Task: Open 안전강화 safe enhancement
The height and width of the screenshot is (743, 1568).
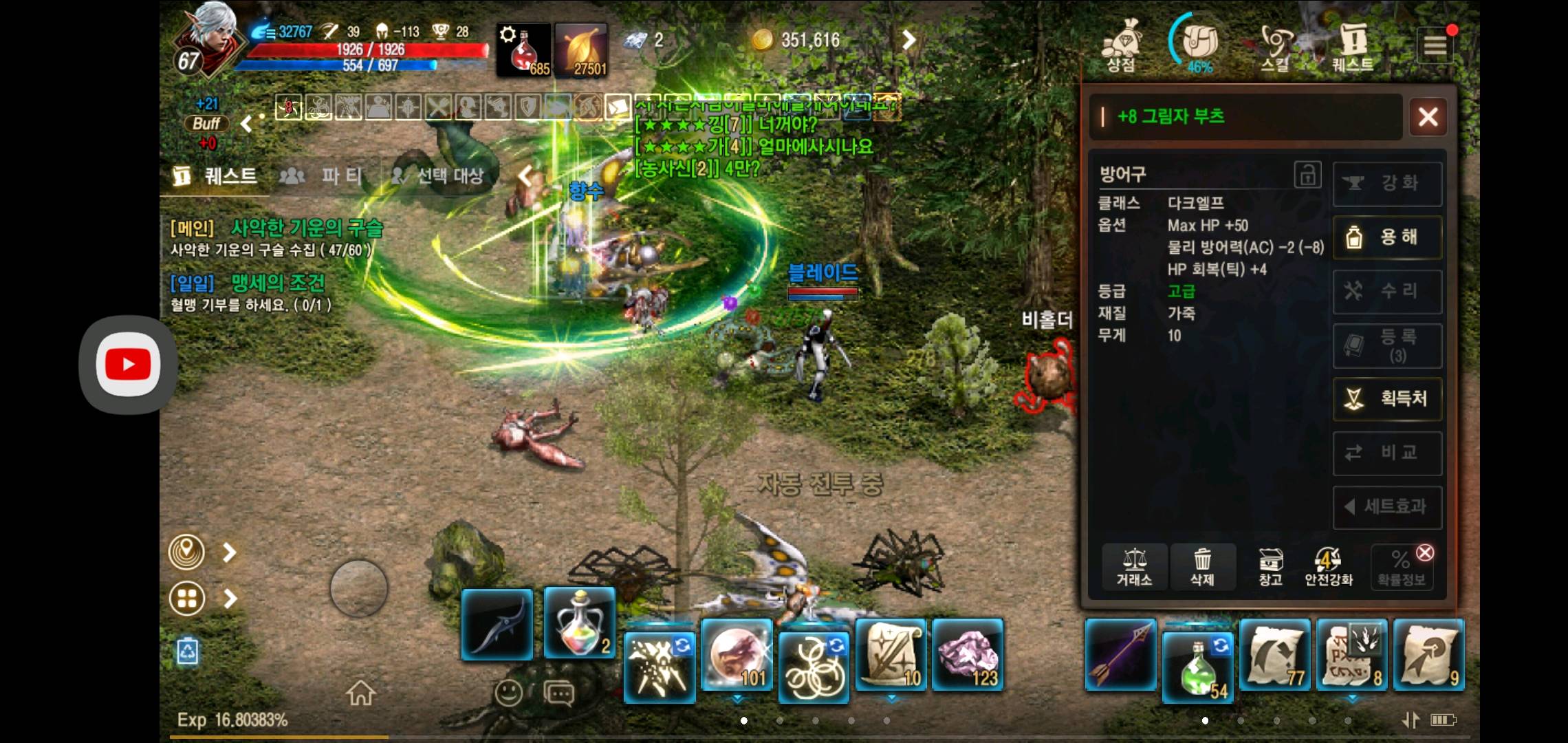Action: tap(1329, 567)
